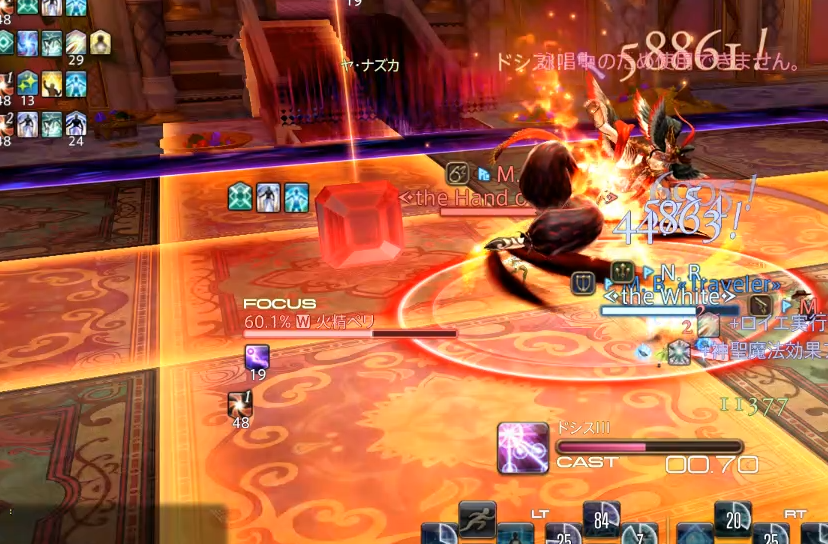The image size is (828, 544).
Task: Click the hotbar action showing cooldown 84
Action: [601, 519]
